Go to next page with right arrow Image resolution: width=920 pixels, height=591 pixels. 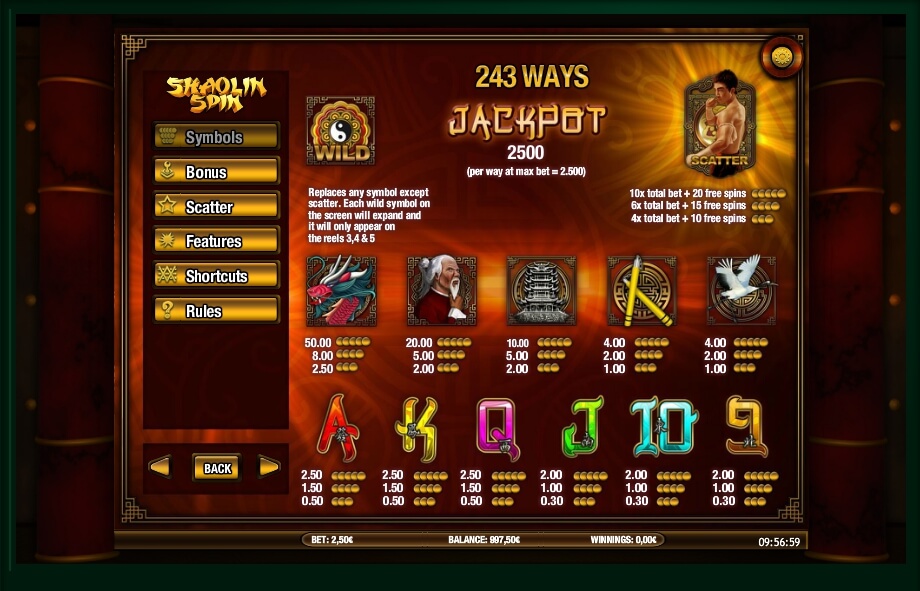(268, 467)
